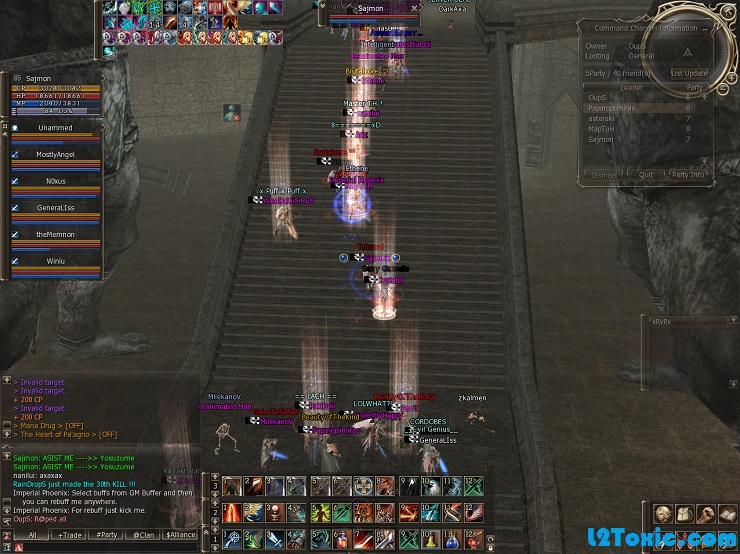The width and height of the screenshot is (740, 554).
Task: Select party leader Unammed
Action: 56,128
